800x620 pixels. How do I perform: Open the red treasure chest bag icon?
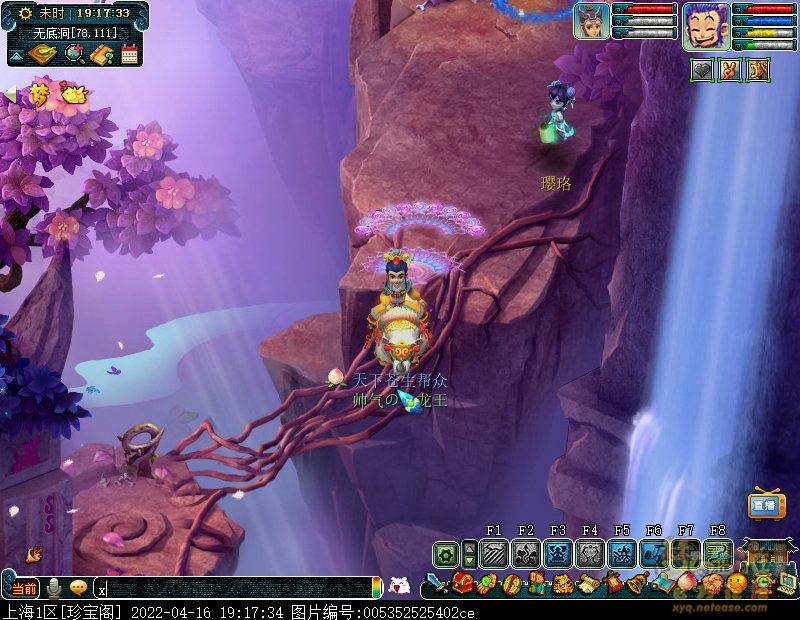(x=462, y=583)
